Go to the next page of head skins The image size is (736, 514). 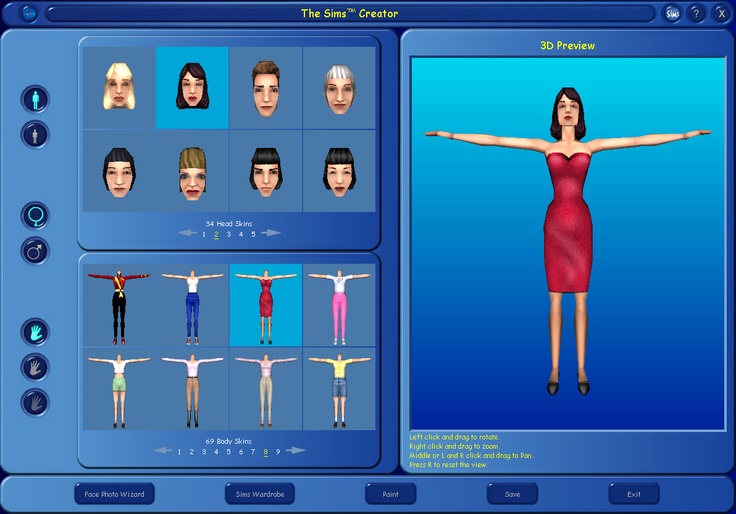pyautogui.click(x=271, y=233)
